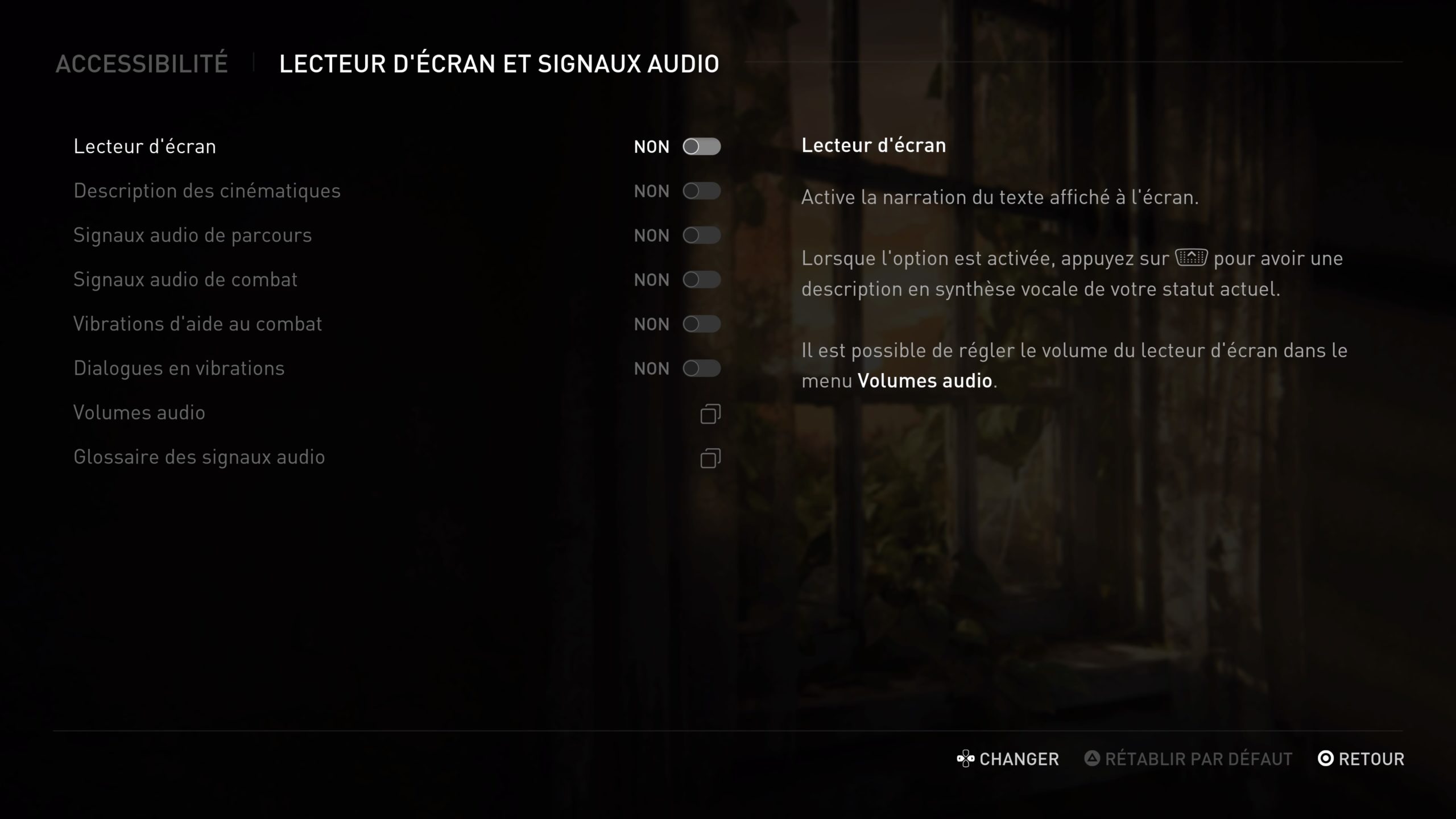Go back to the Accessibilité menu
The width and height of the screenshot is (1456, 819).
point(142,64)
